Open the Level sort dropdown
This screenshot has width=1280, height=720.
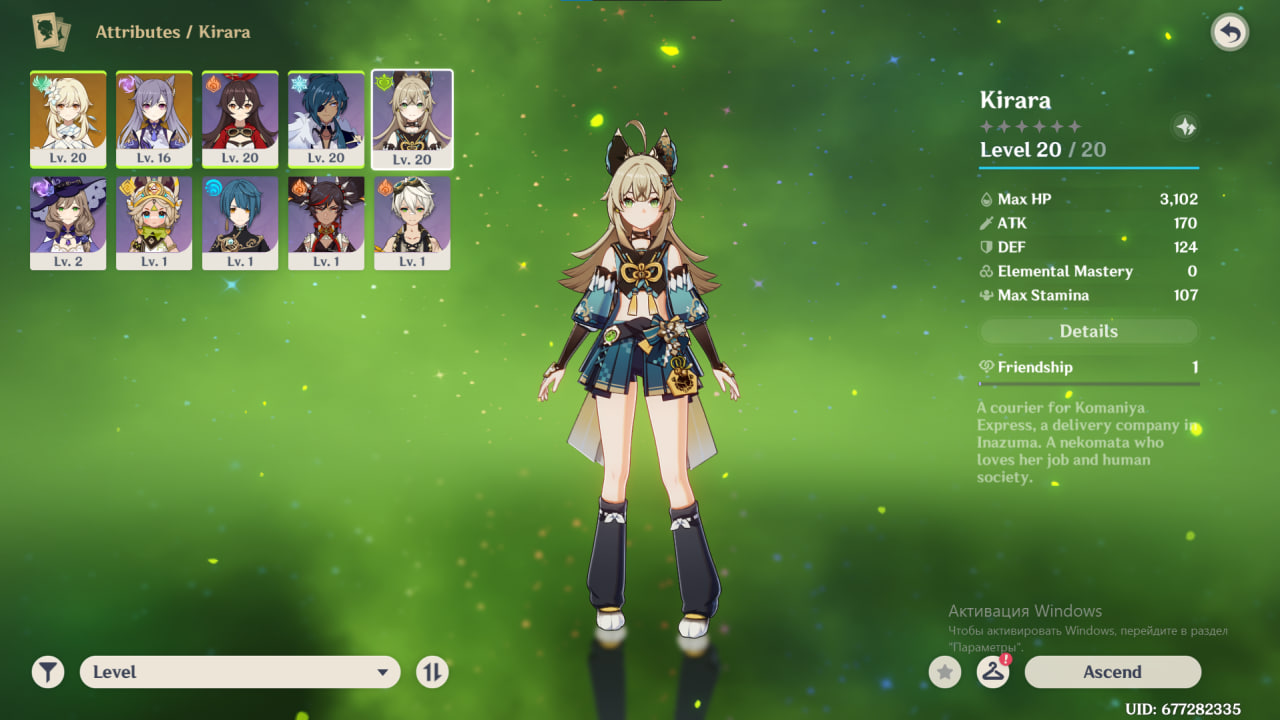click(240, 672)
